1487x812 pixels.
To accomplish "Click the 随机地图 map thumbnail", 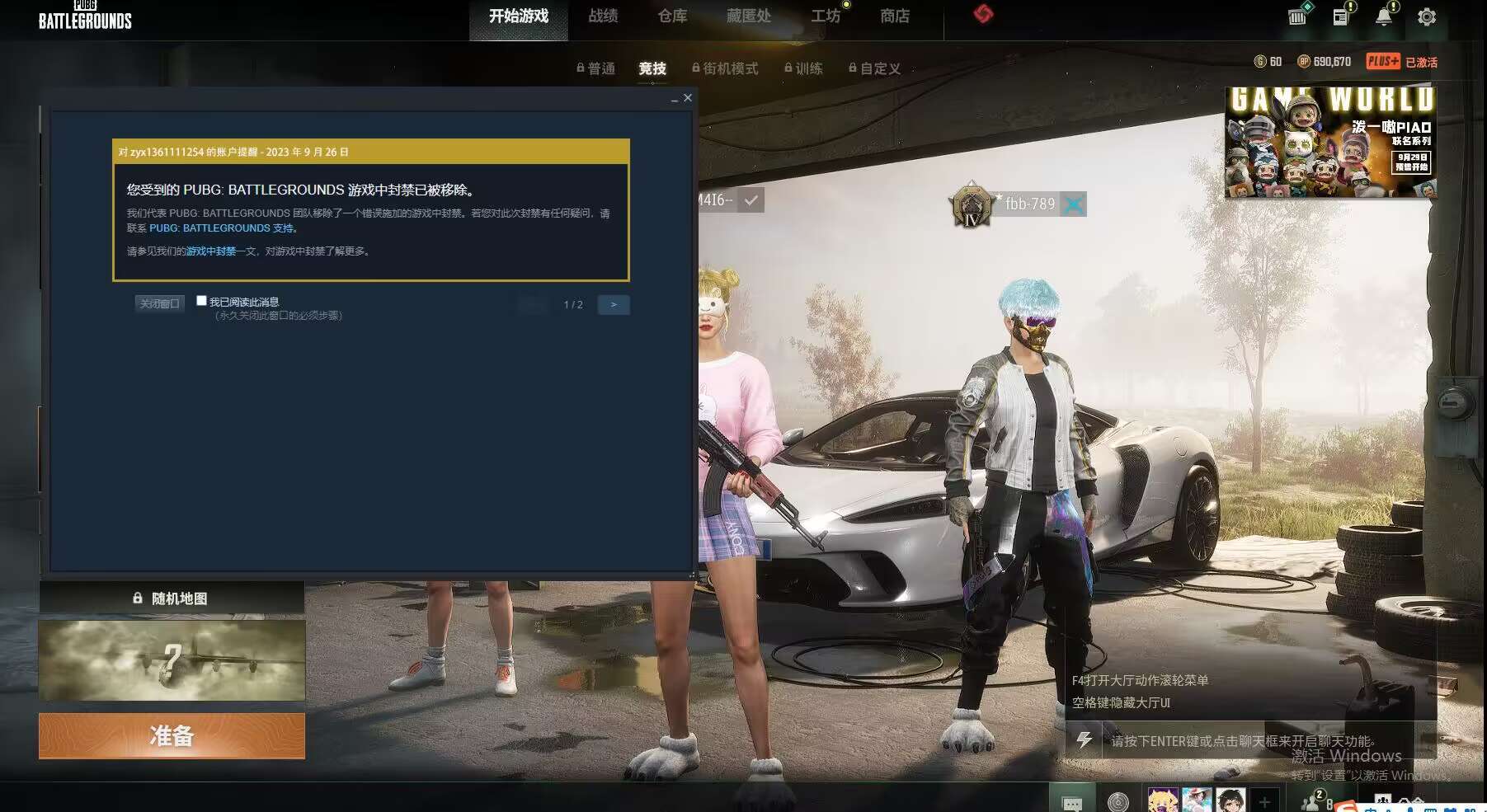I will coord(172,660).
